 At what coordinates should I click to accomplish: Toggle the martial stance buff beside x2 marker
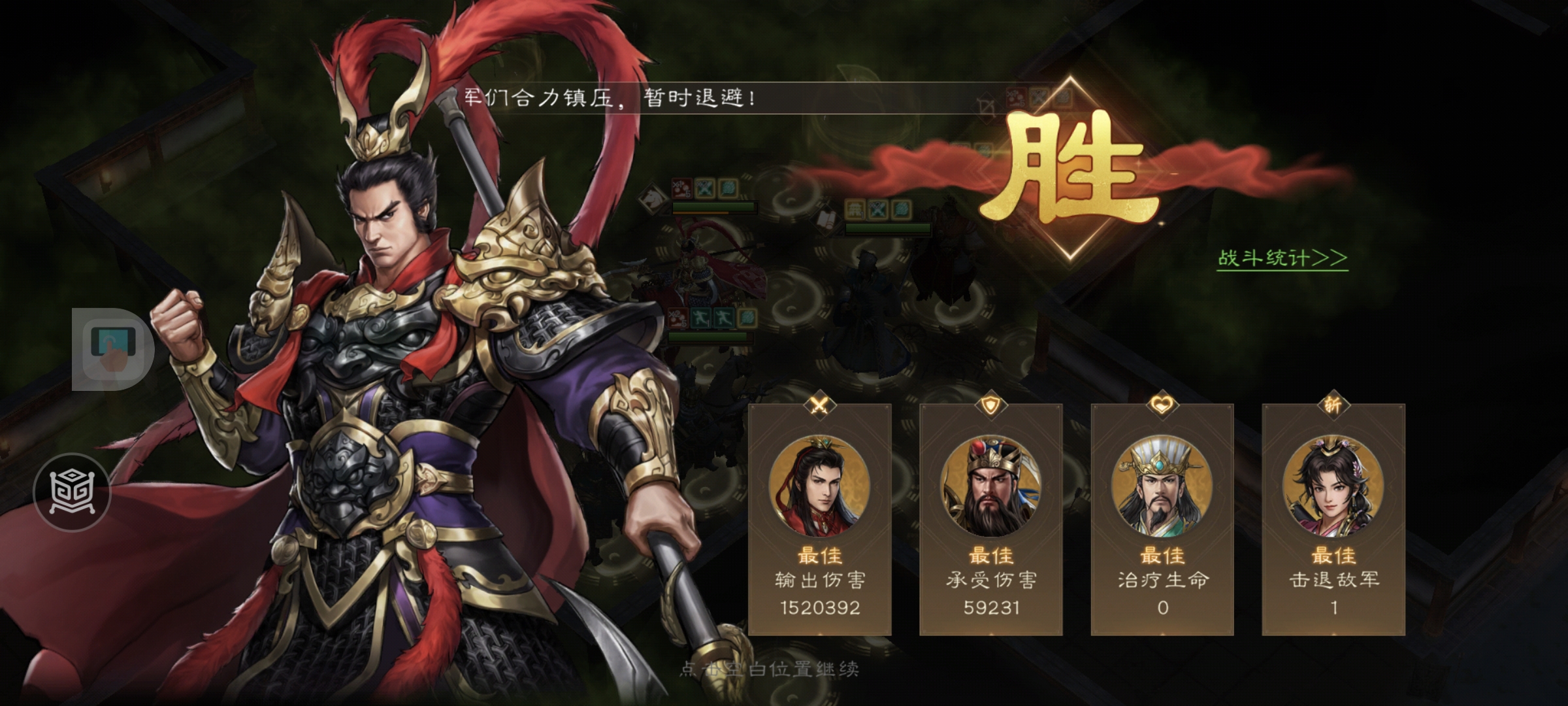coord(701,318)
